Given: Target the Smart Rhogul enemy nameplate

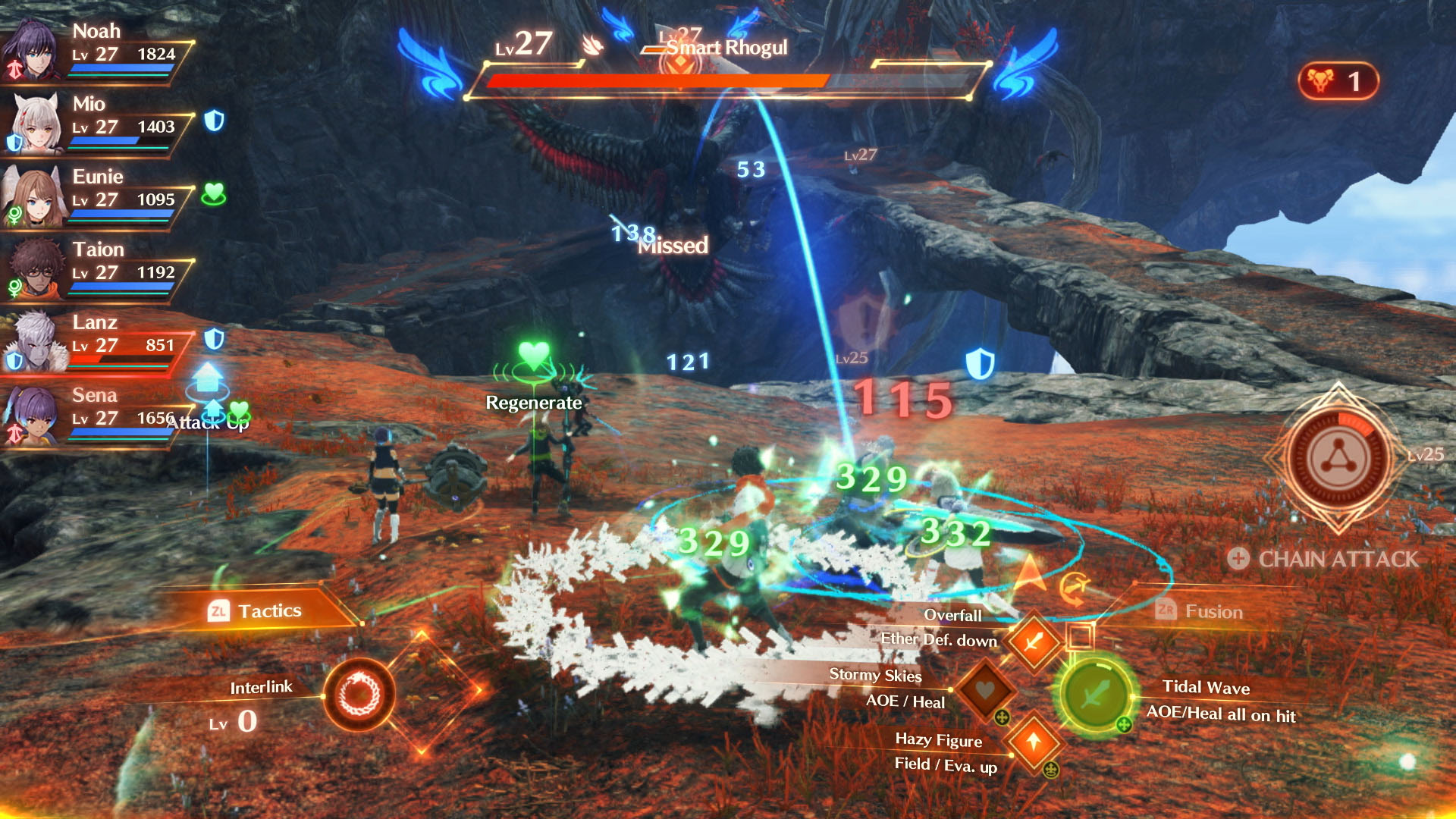Looking at the screenshot, I should pyautogui.click(x=726, y=48).
